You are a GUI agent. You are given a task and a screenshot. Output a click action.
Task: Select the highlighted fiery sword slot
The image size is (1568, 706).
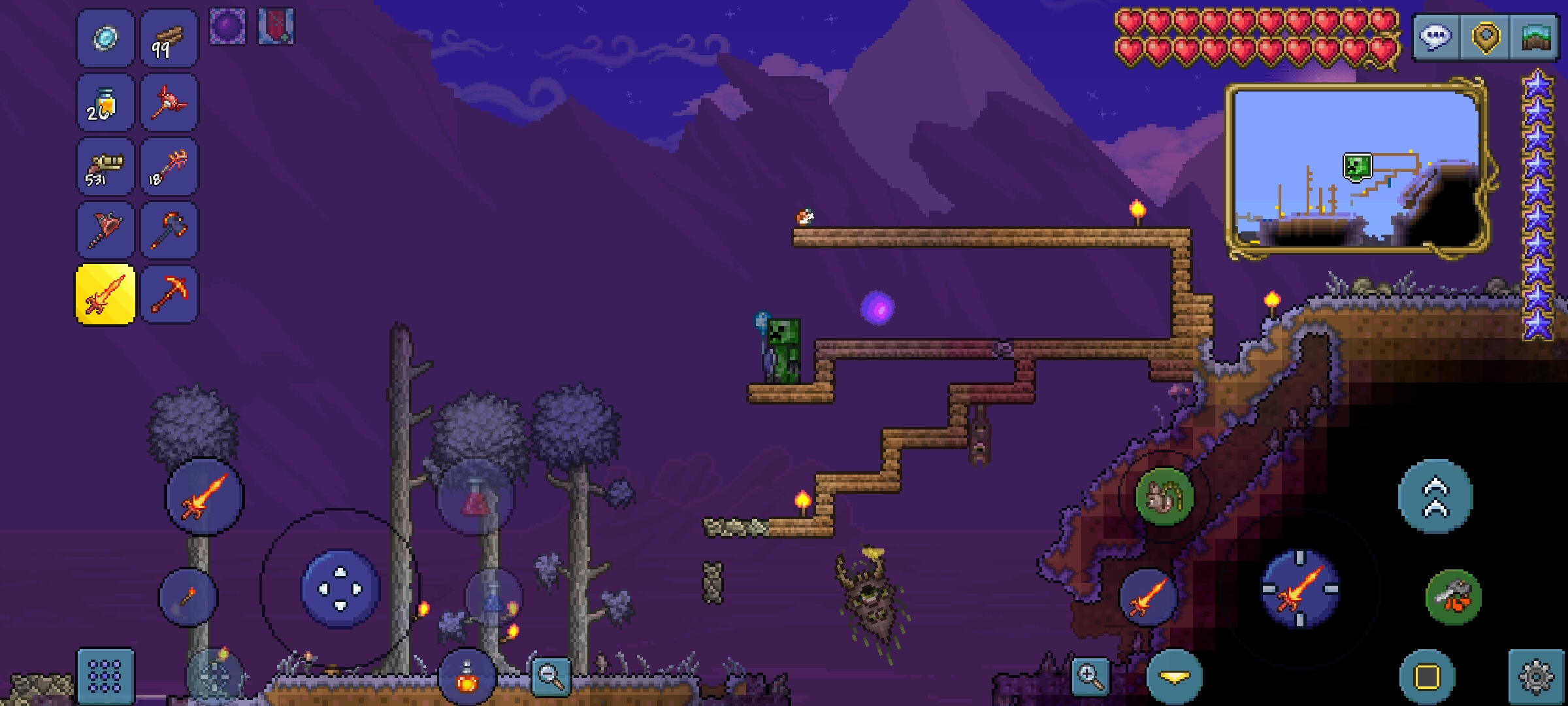[x=105, y=294]
